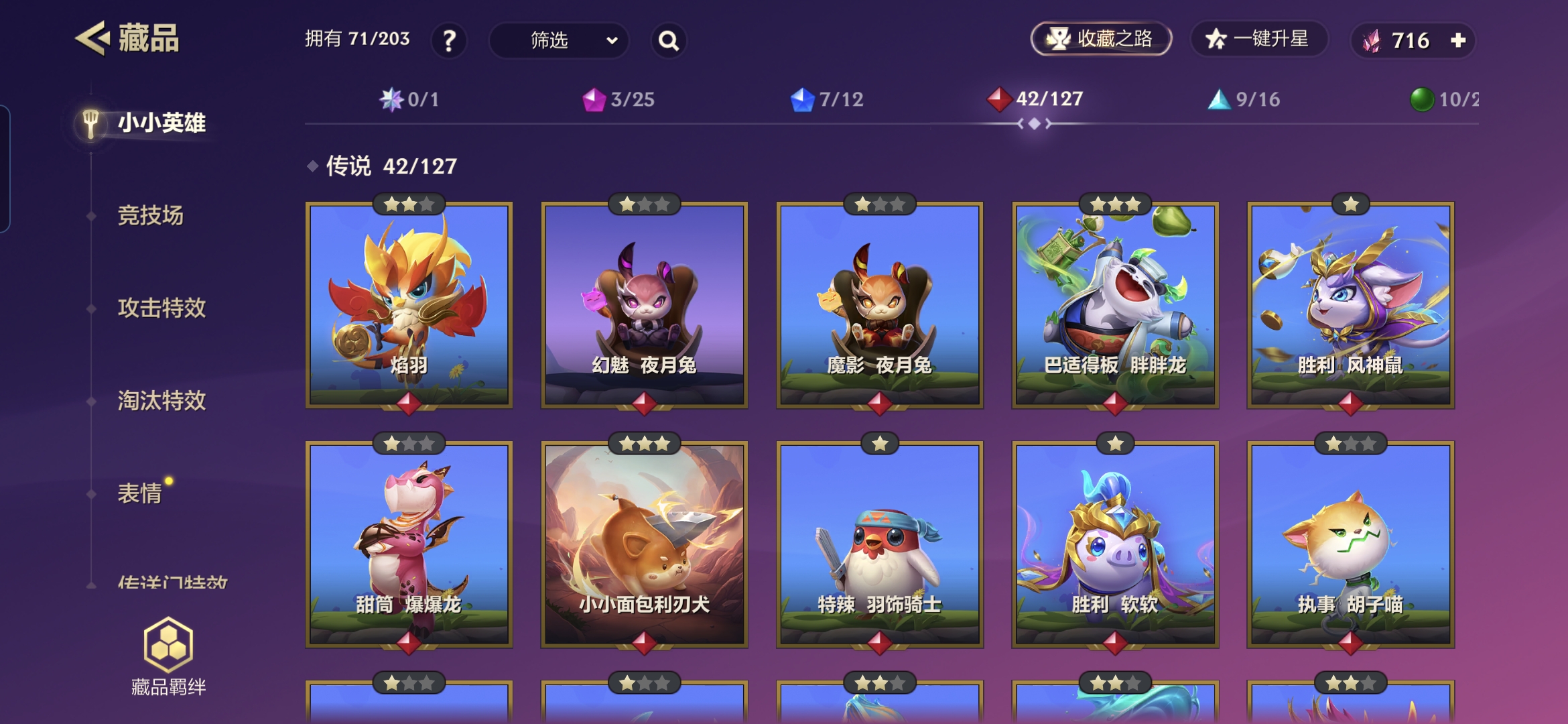Click the magnifying glass search button

(x=668, y=41)
